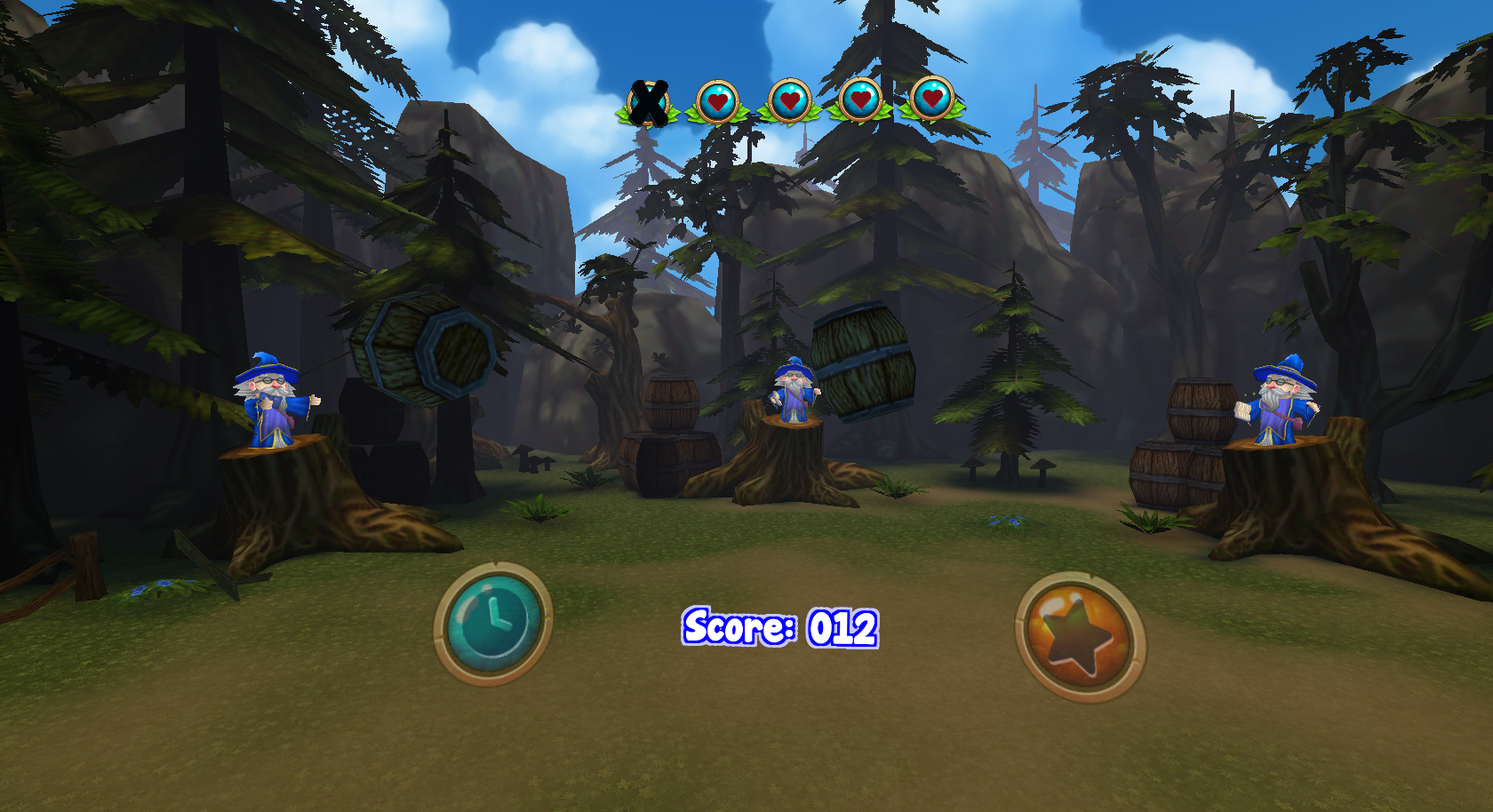Viewport: 1493px width, 812px height.
Task: Tap the orange star power-up button
Action: [x=1080, y=636]
